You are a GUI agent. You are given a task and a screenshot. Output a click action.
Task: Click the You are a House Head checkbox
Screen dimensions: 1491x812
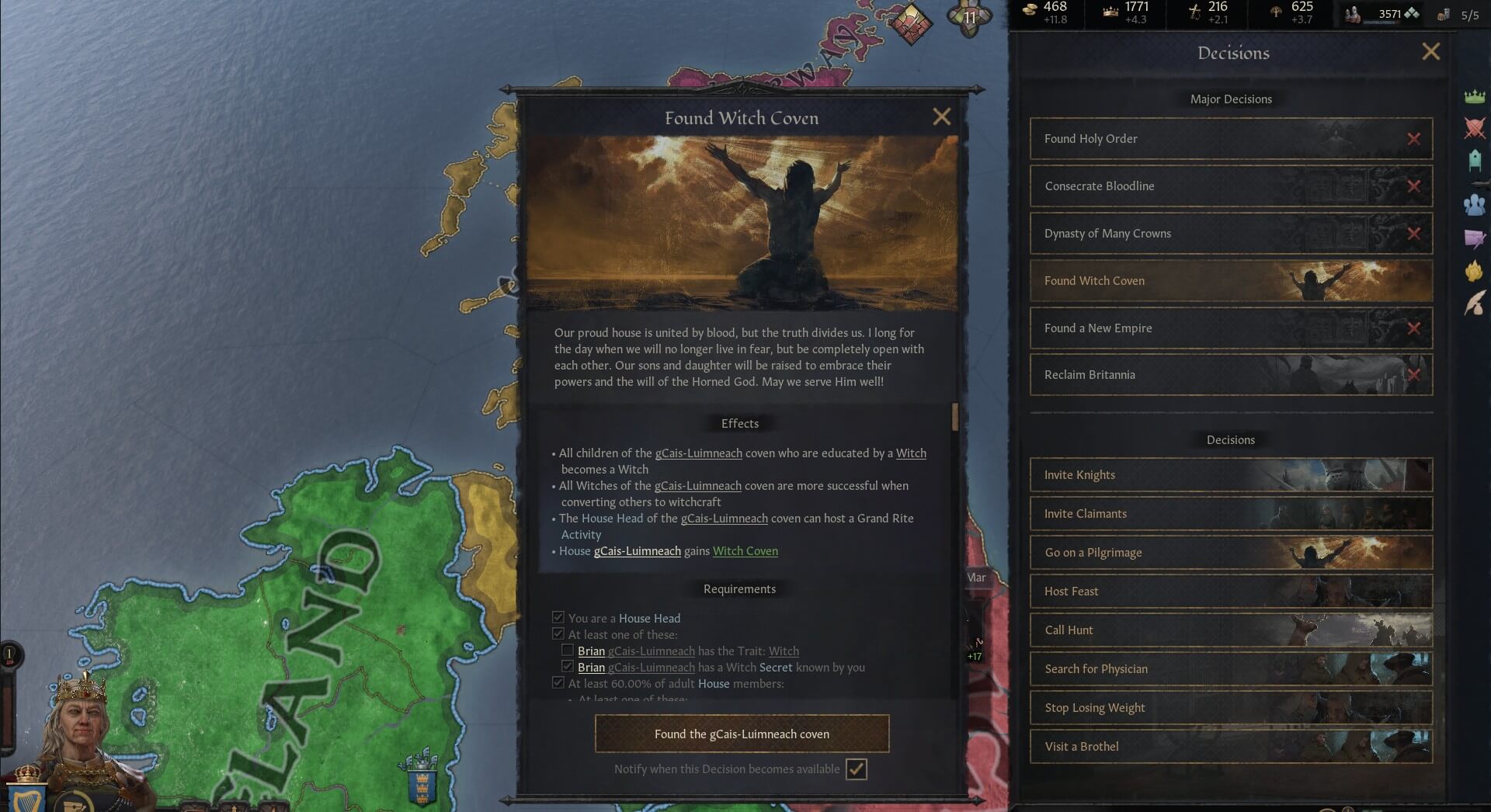pos(558,617)
